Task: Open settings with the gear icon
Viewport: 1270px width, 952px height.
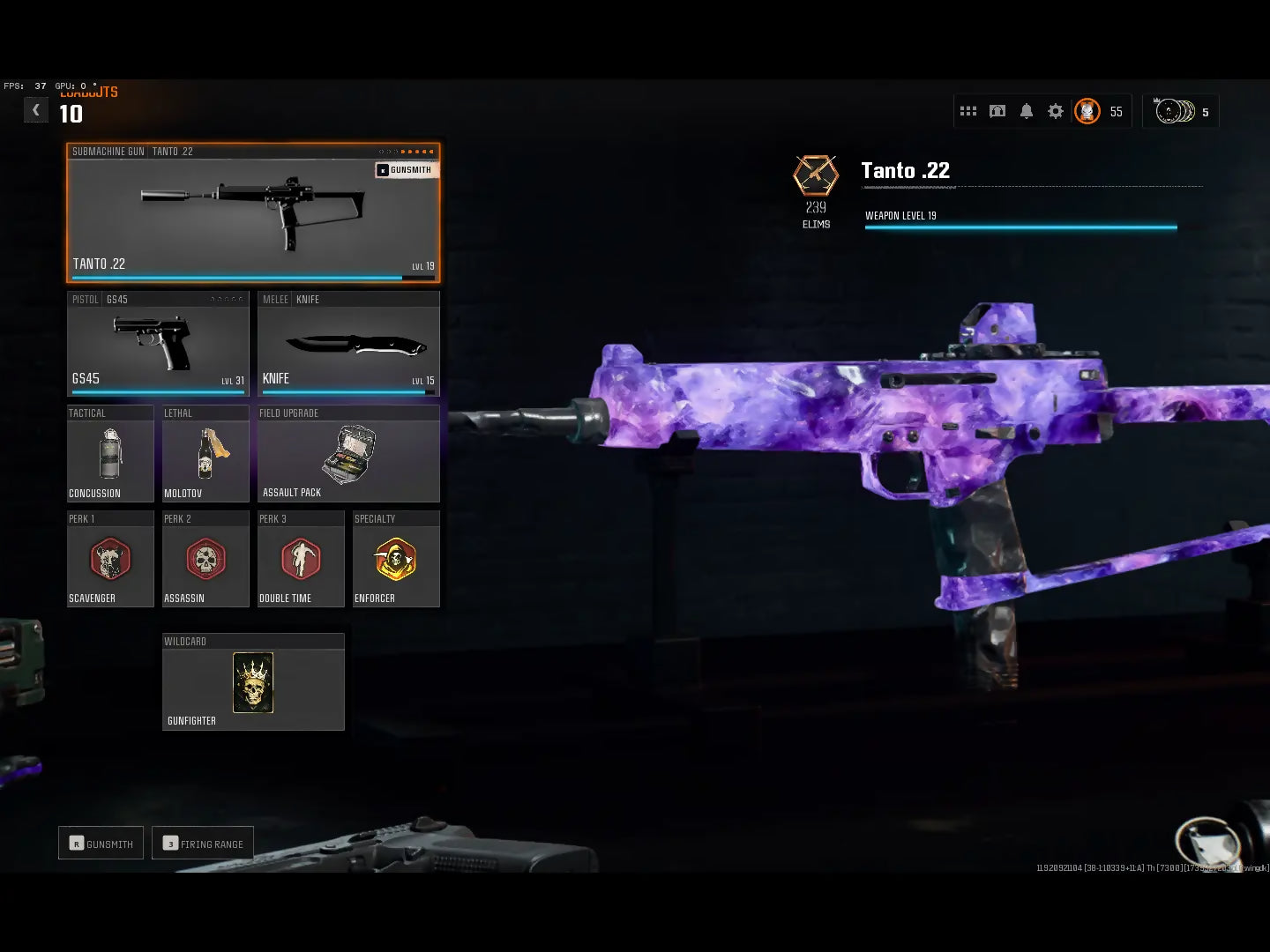Action: click(1056, 111)
